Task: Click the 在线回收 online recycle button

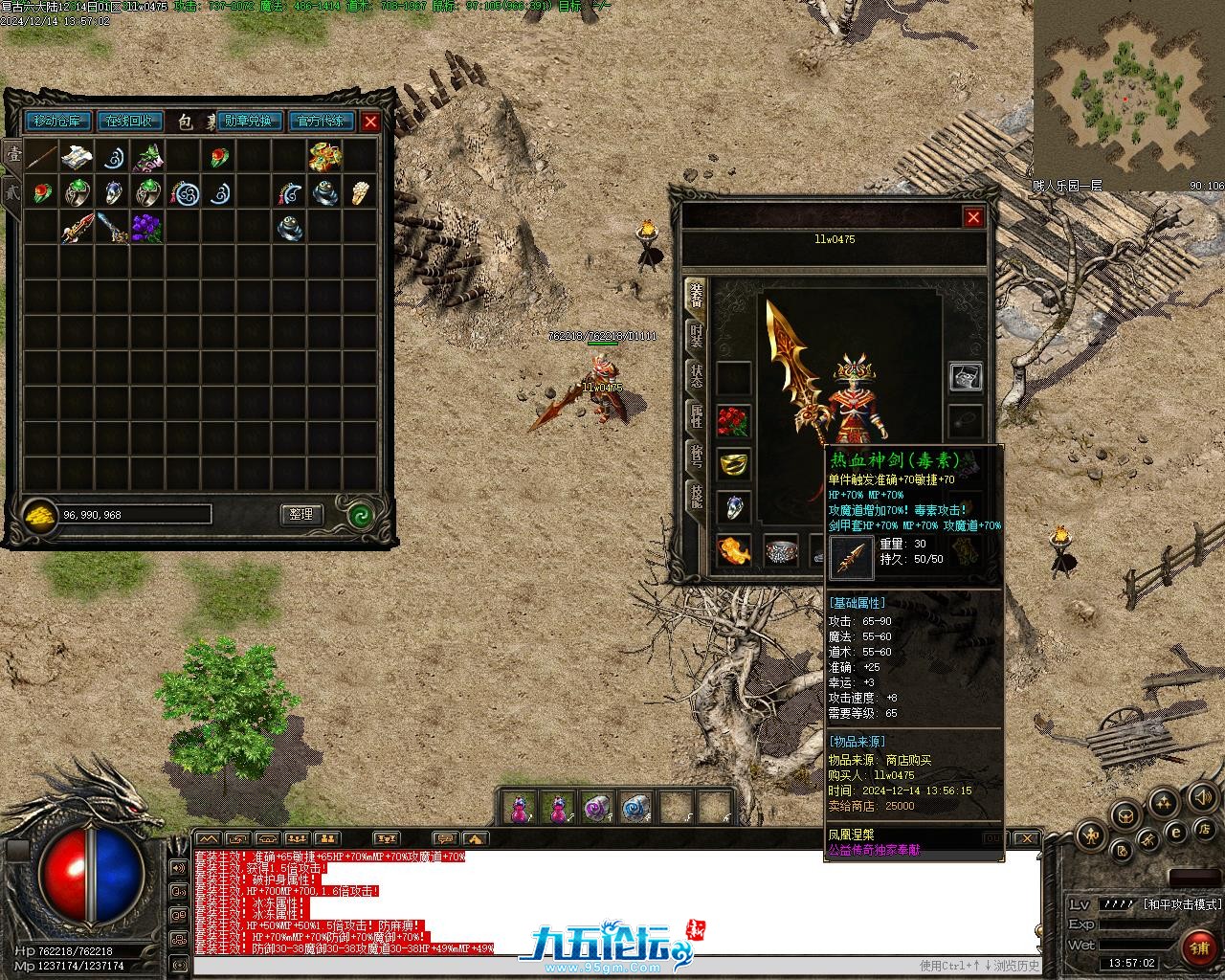Action: pyautogui.click(x=128, y=122)
